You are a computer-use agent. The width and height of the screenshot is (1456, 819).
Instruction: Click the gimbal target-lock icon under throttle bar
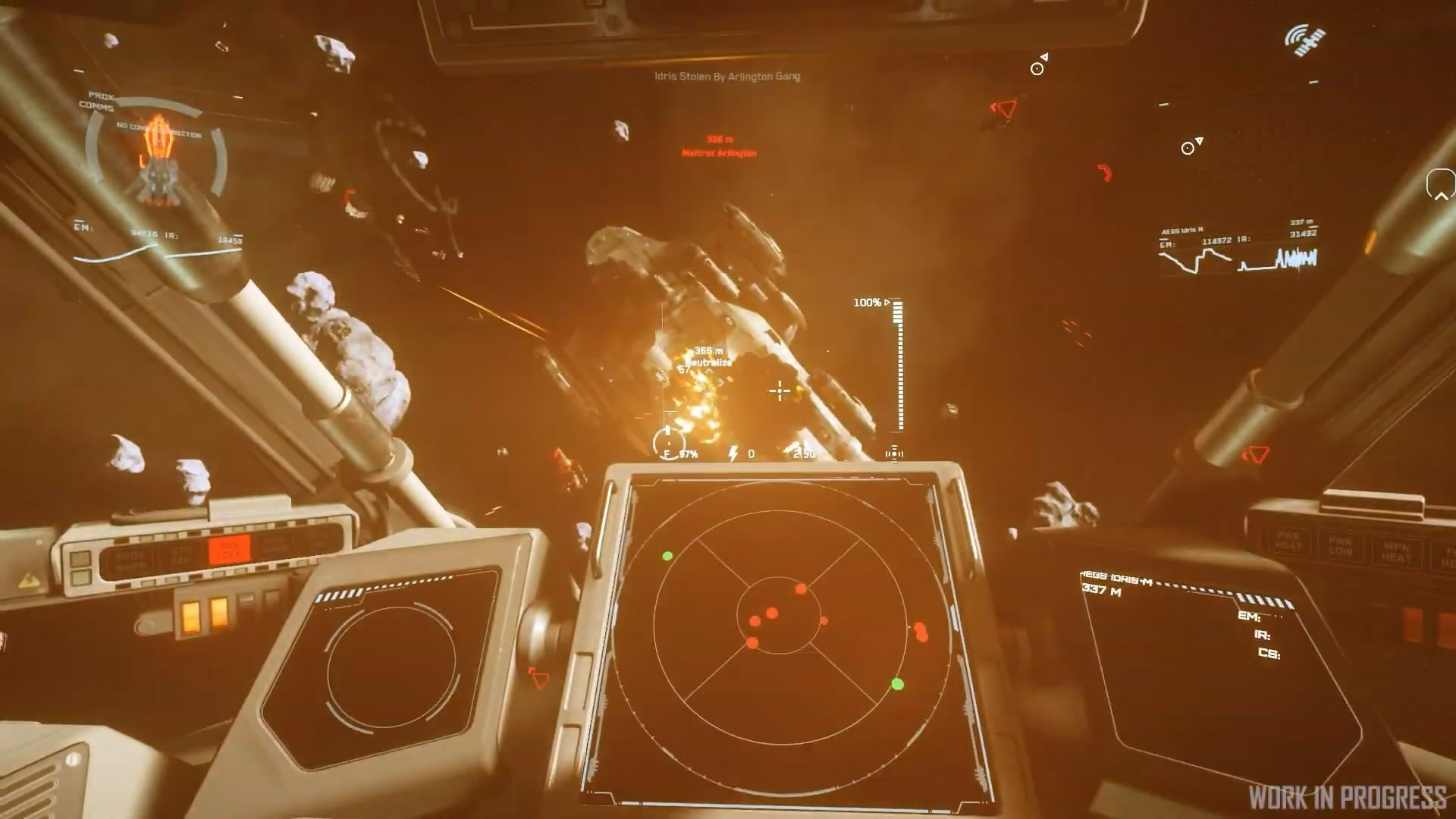(894, 454)
